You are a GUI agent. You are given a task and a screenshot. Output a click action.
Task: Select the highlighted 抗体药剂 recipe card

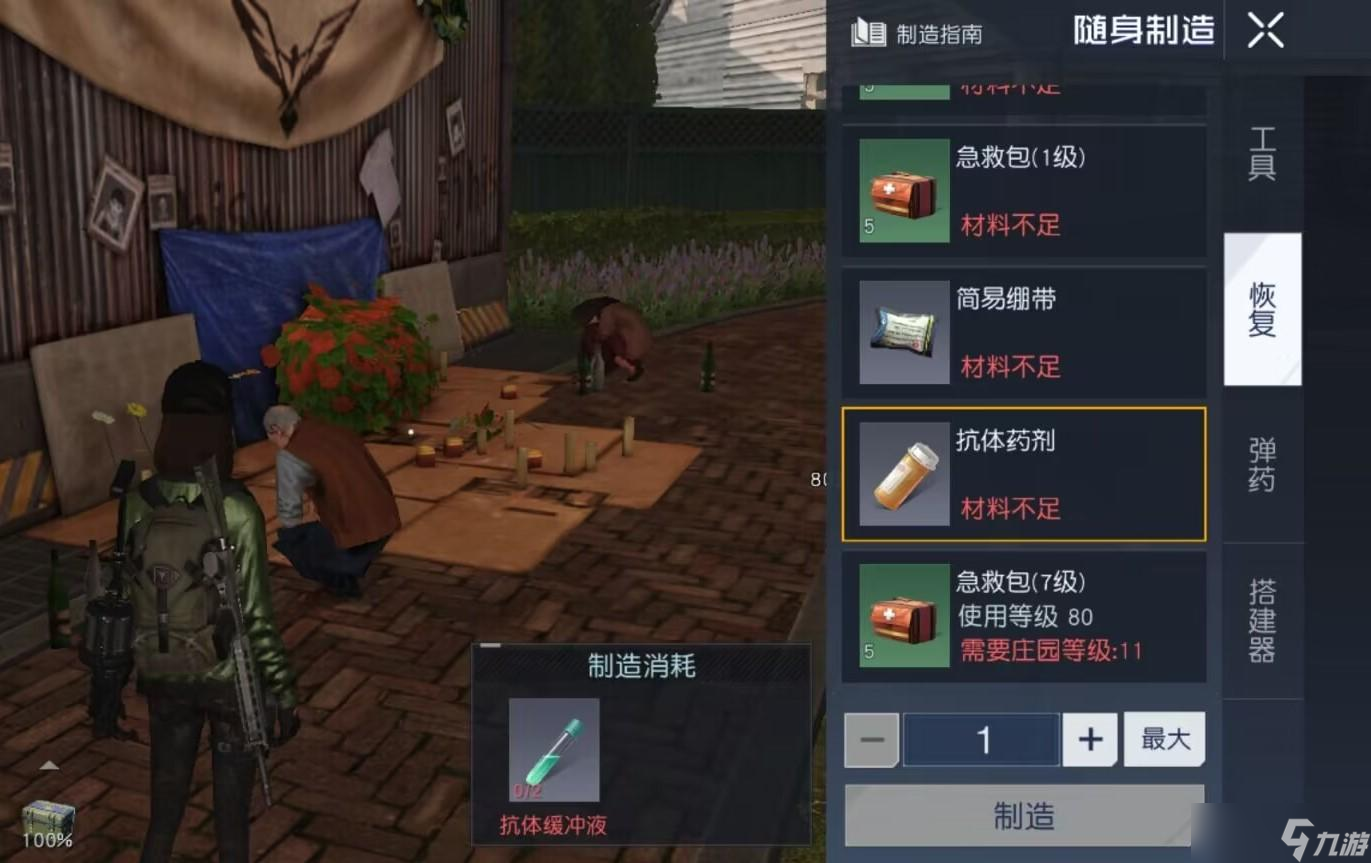pos(1023,472)
